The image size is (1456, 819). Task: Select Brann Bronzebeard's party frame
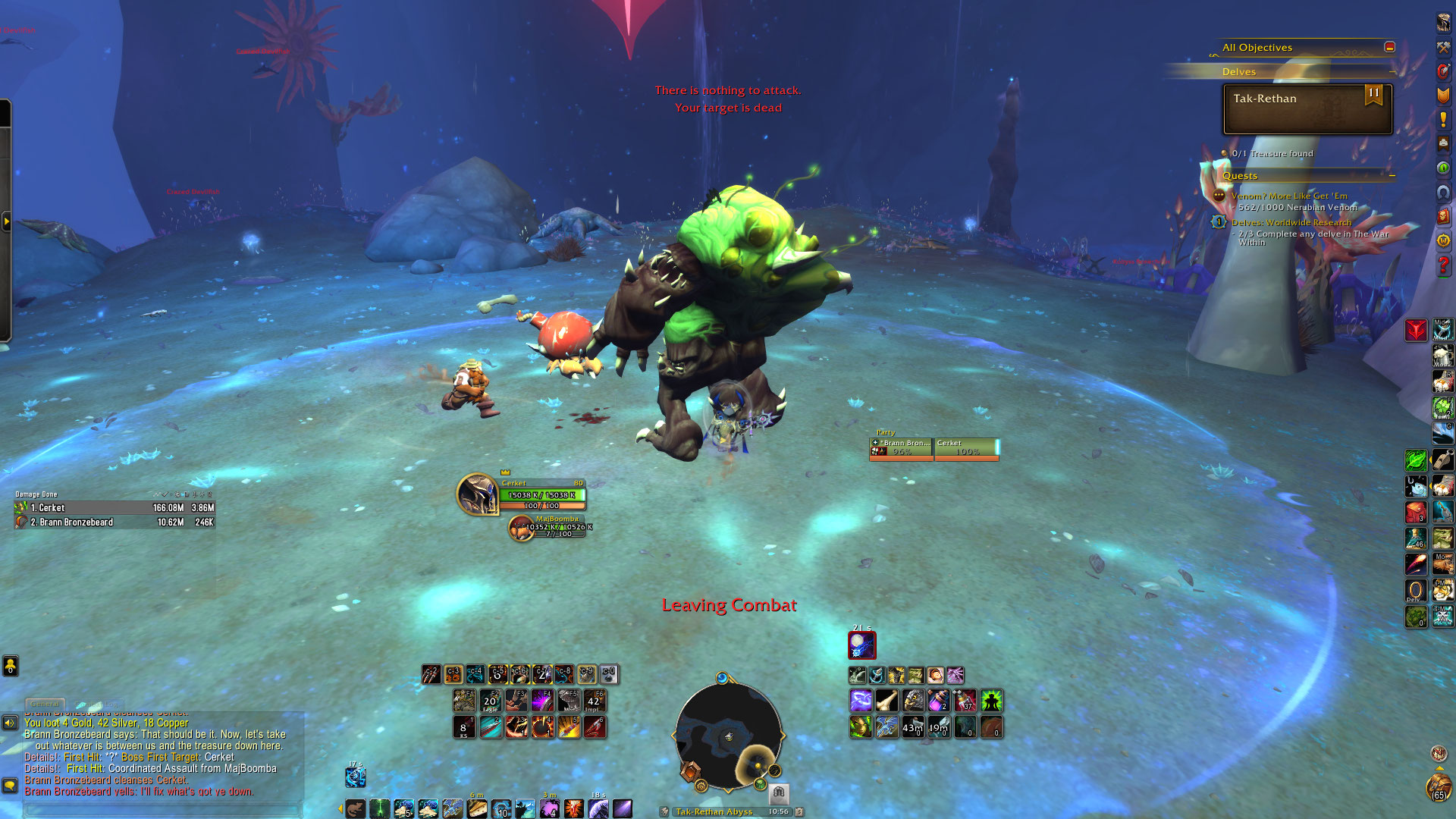[x=902, y=448]
